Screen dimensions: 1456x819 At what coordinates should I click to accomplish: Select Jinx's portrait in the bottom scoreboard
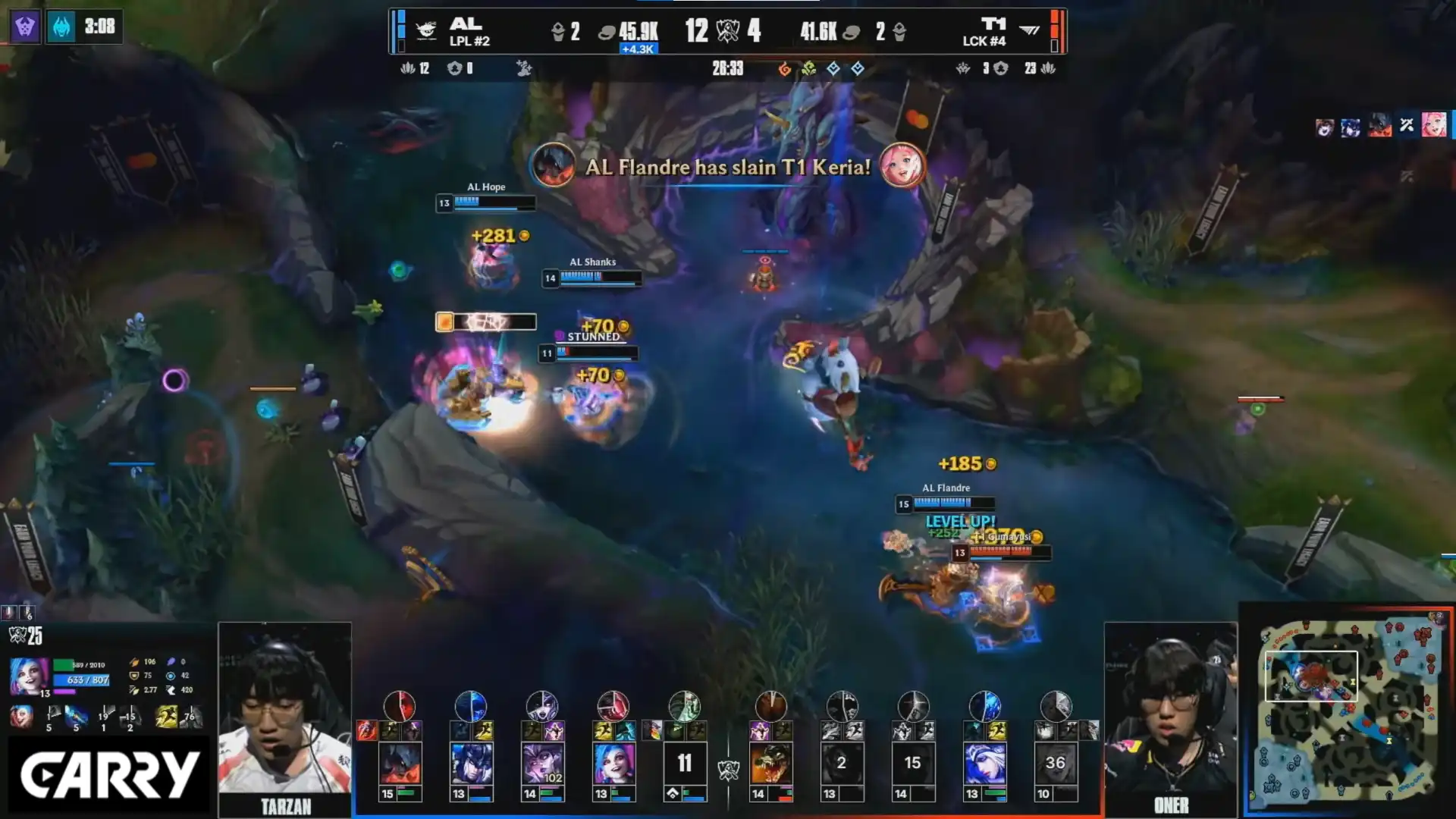[613, 763]
